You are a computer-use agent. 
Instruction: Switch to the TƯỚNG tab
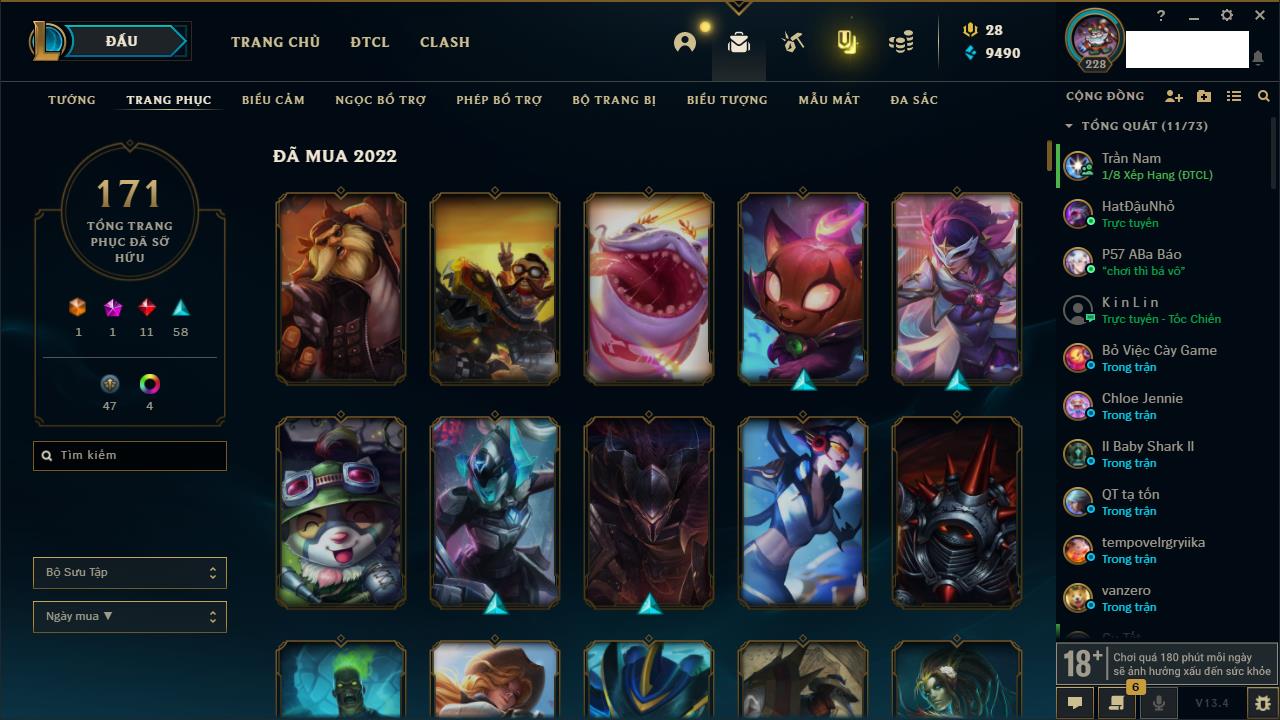[72, 100]
